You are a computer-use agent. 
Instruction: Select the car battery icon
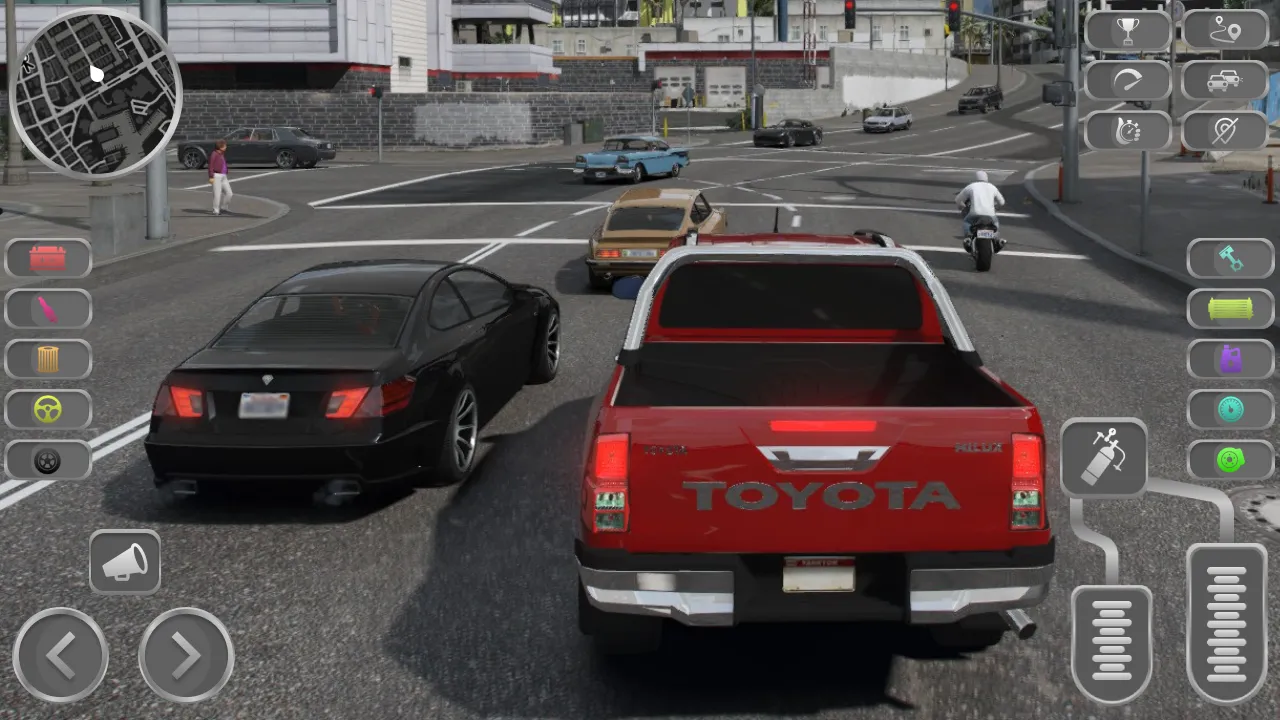(x=48, y=259)
